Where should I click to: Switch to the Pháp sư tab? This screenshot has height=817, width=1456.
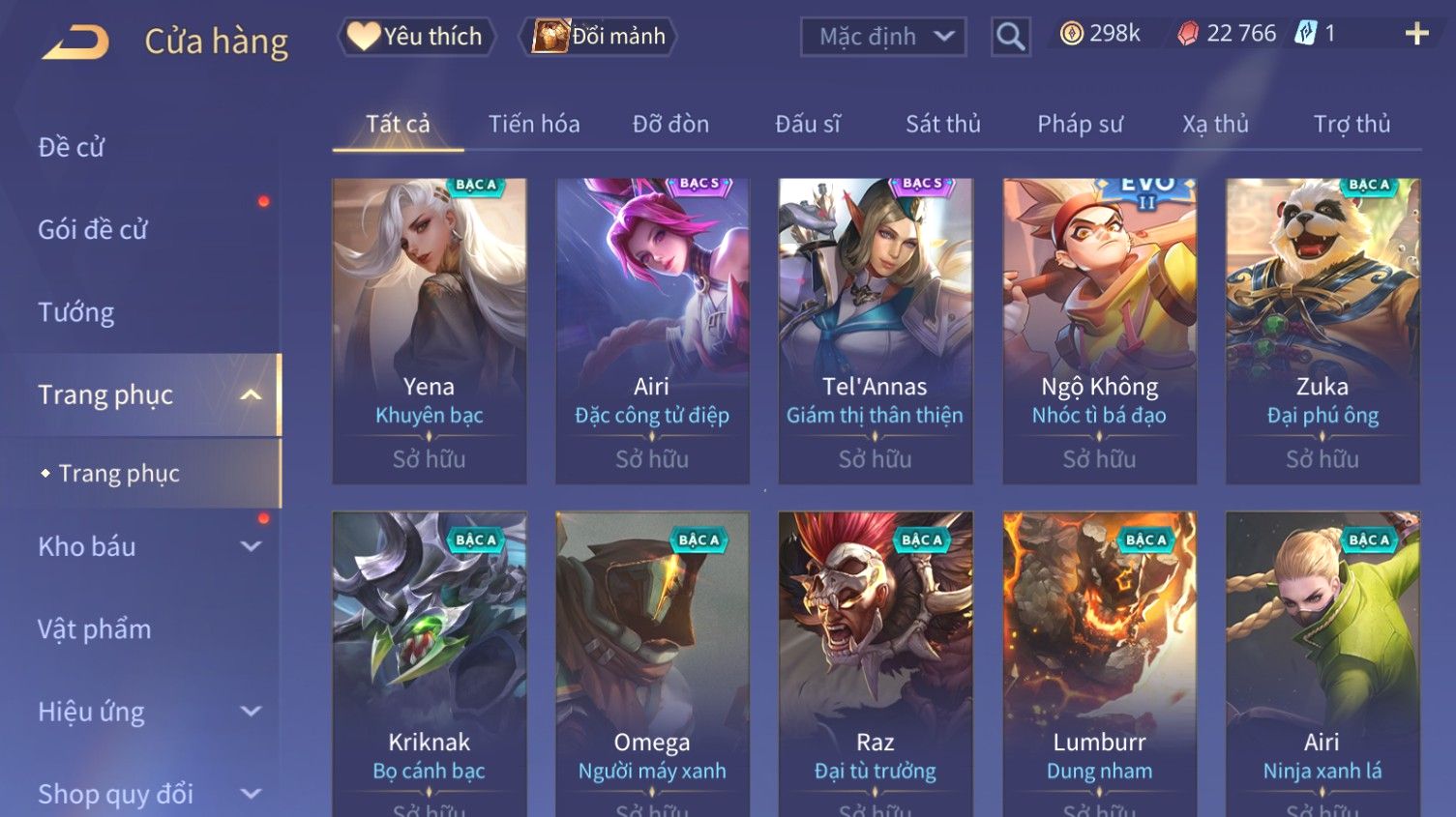1080,124
